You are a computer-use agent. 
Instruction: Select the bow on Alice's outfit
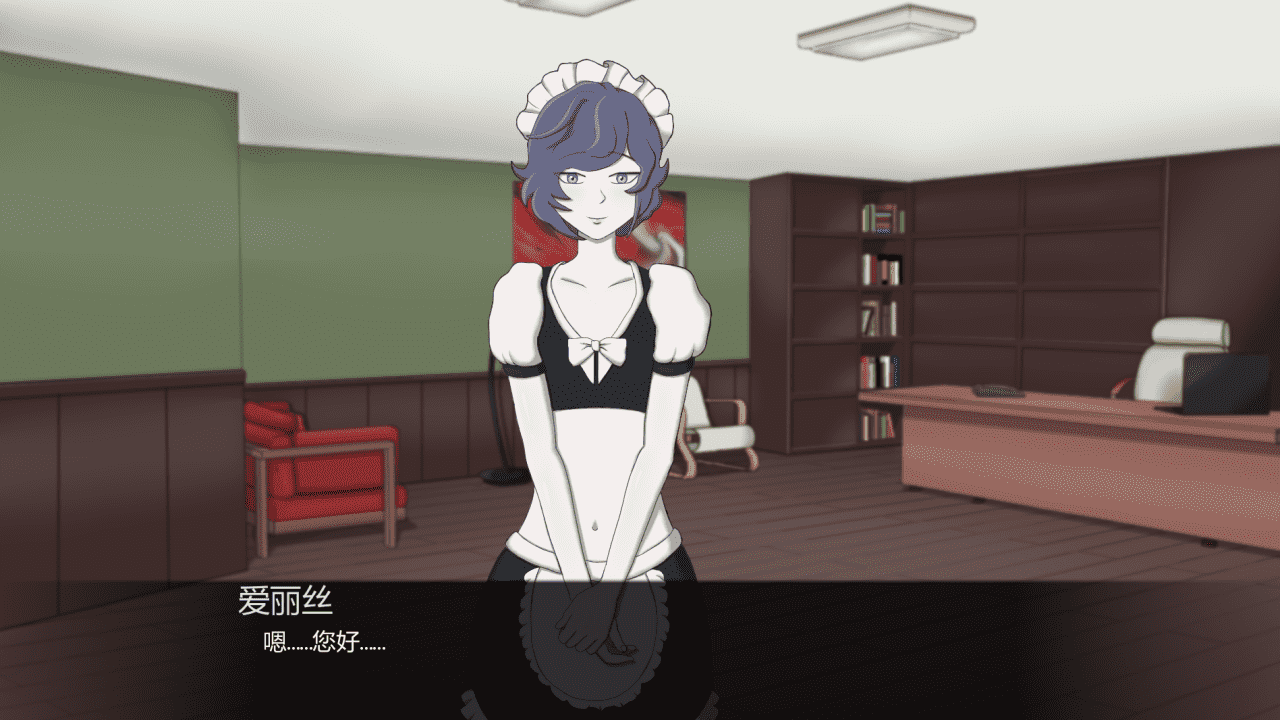click(596, 350)
